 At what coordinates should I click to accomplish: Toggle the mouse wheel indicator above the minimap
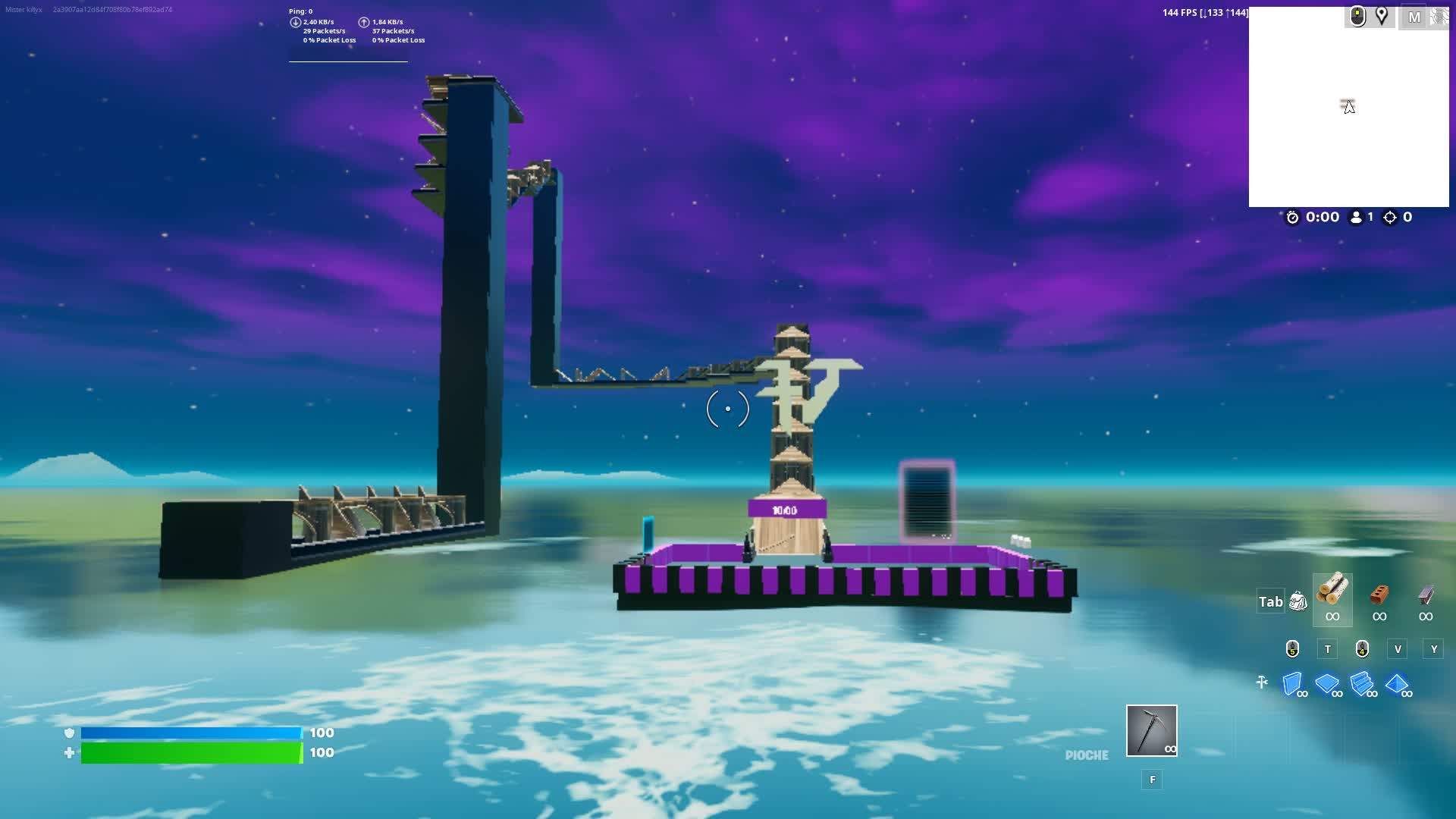coord(1357,15)
